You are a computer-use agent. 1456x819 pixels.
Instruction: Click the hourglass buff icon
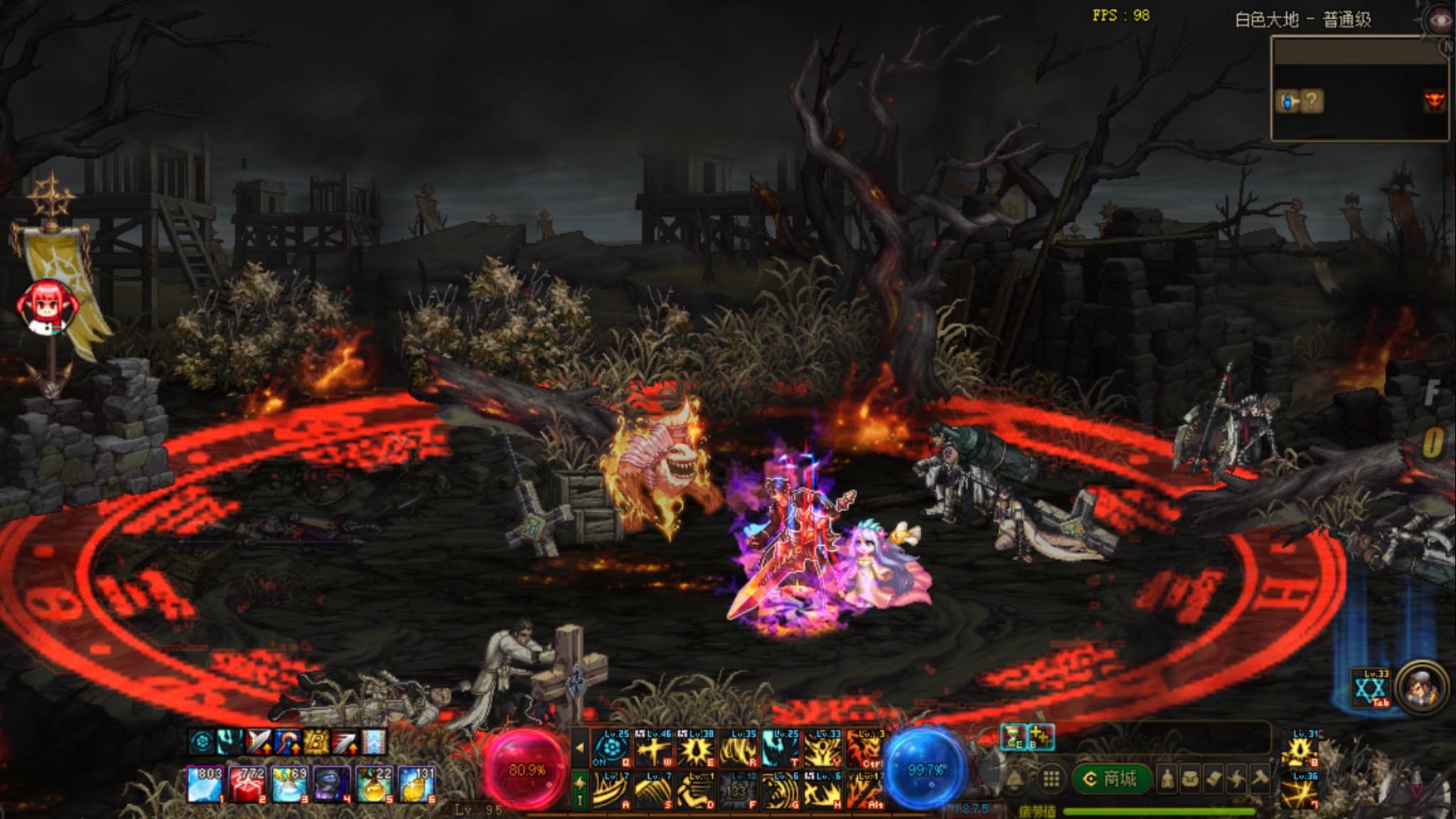[x=1013, y=737]
